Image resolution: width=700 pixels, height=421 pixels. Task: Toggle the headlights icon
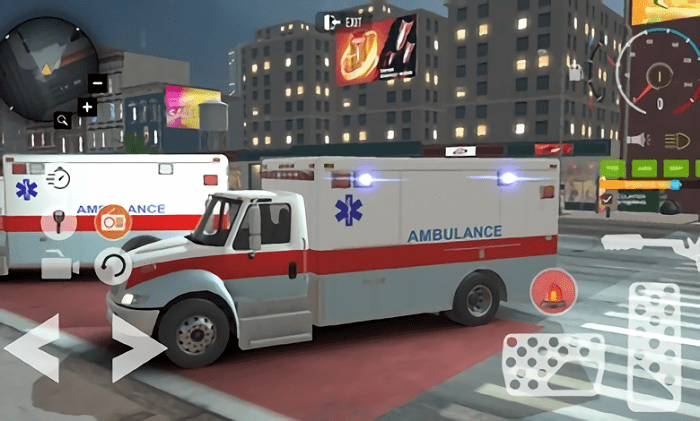click(676, 142)
